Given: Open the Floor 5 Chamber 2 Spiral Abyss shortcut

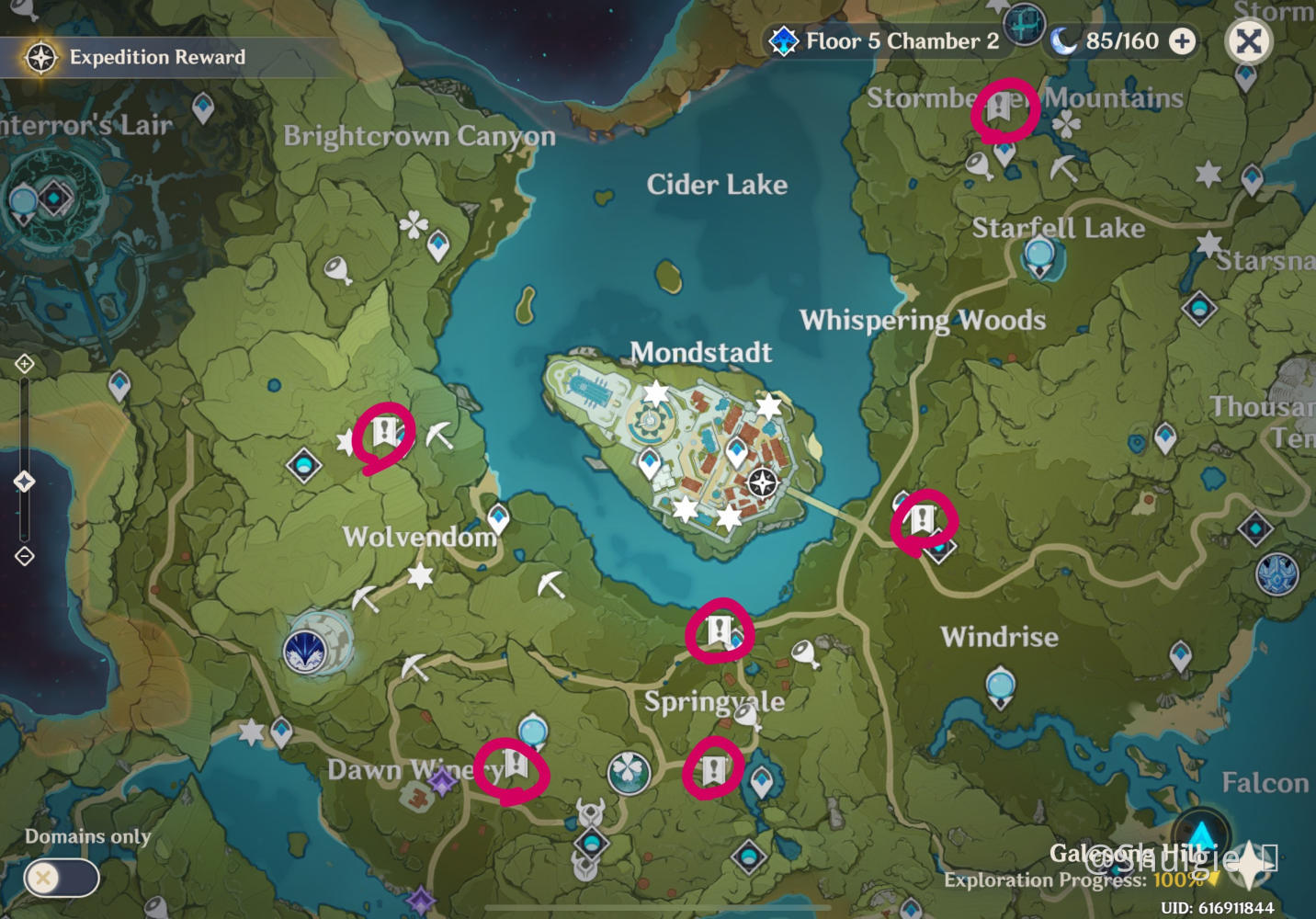Looking at the screenshot, I should [x=888, y=41].
